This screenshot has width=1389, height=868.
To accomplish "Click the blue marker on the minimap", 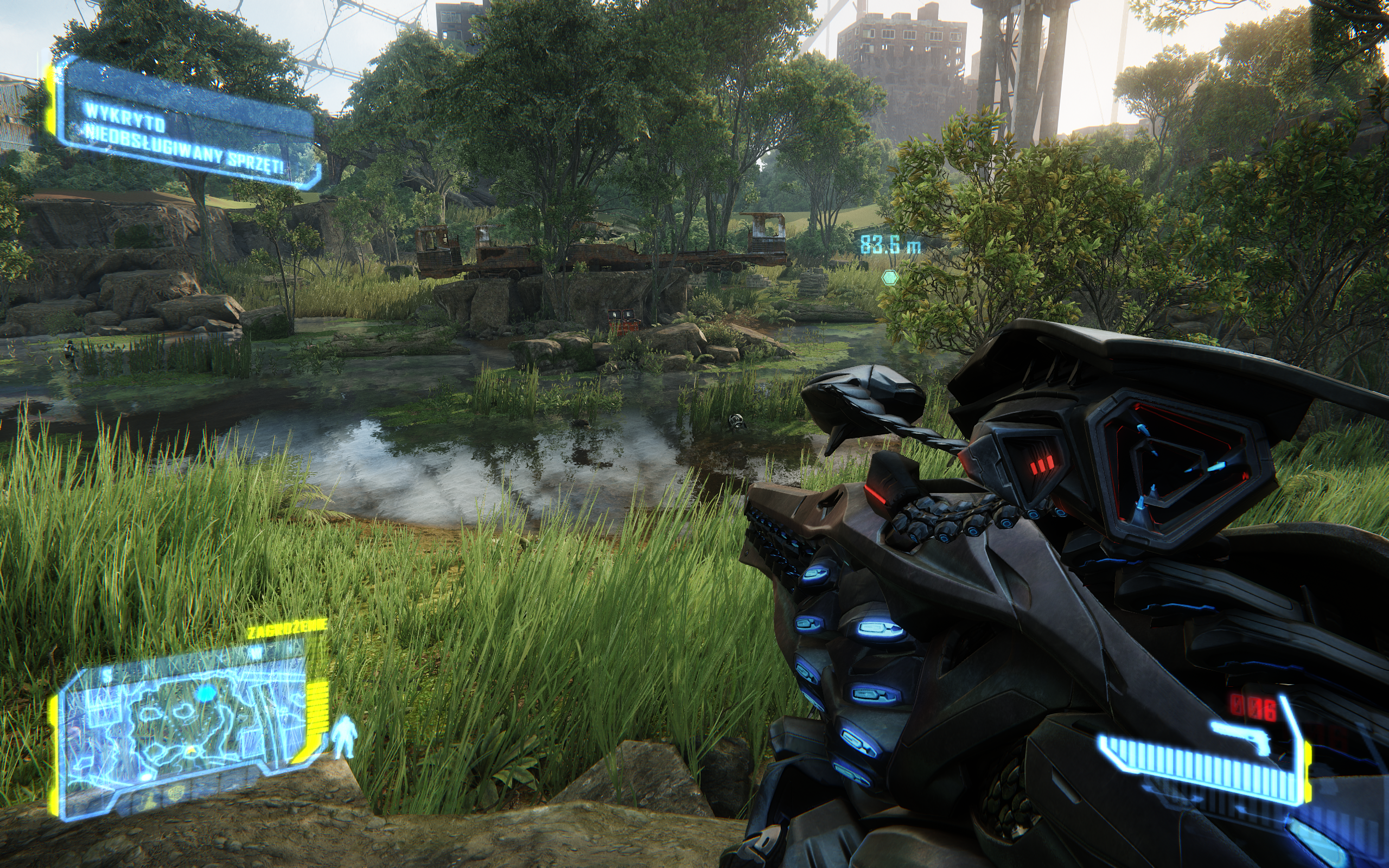I will 205,694.
